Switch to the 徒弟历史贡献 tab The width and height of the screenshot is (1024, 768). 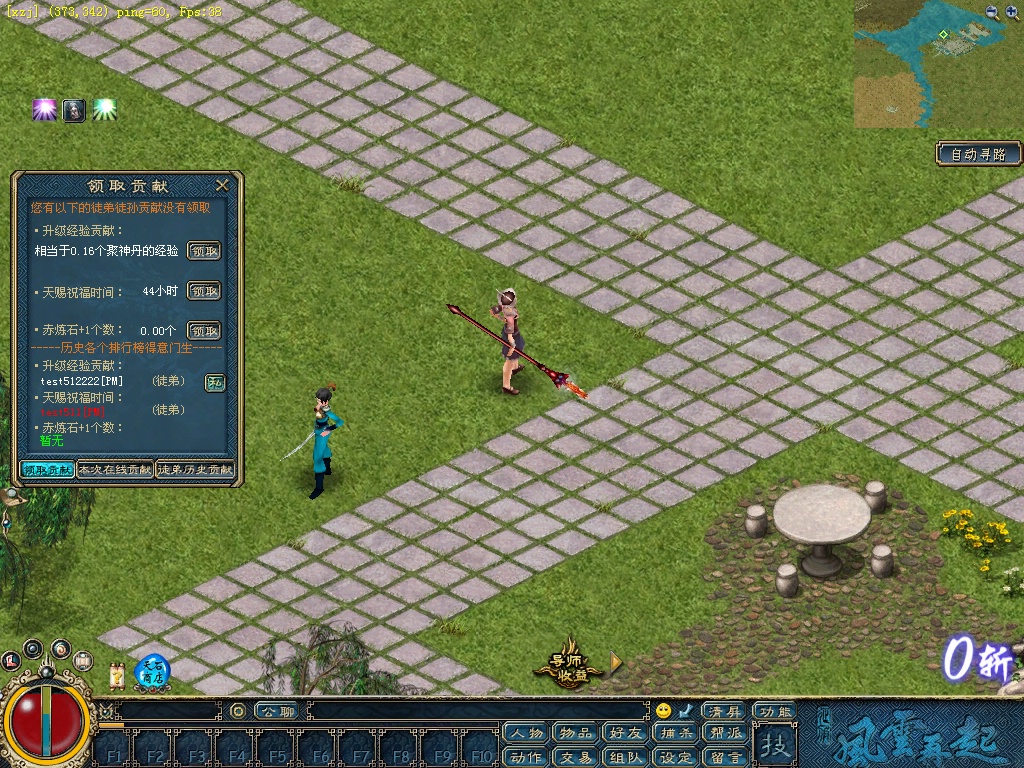(195, 469)
